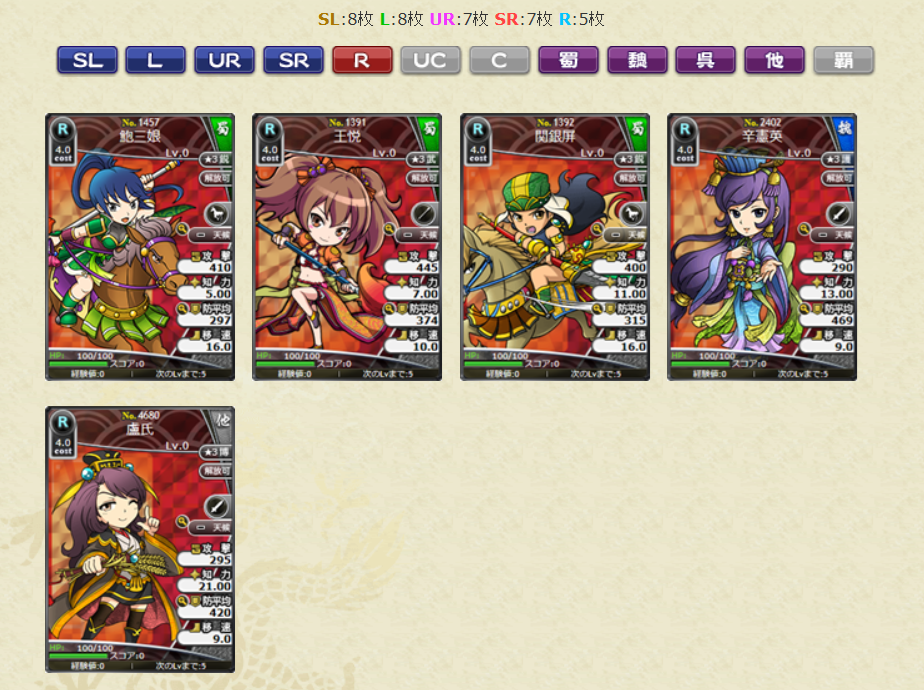Show cards of 他 faction
The width and height of the screenshot is (924, 690).
[774, 60]
